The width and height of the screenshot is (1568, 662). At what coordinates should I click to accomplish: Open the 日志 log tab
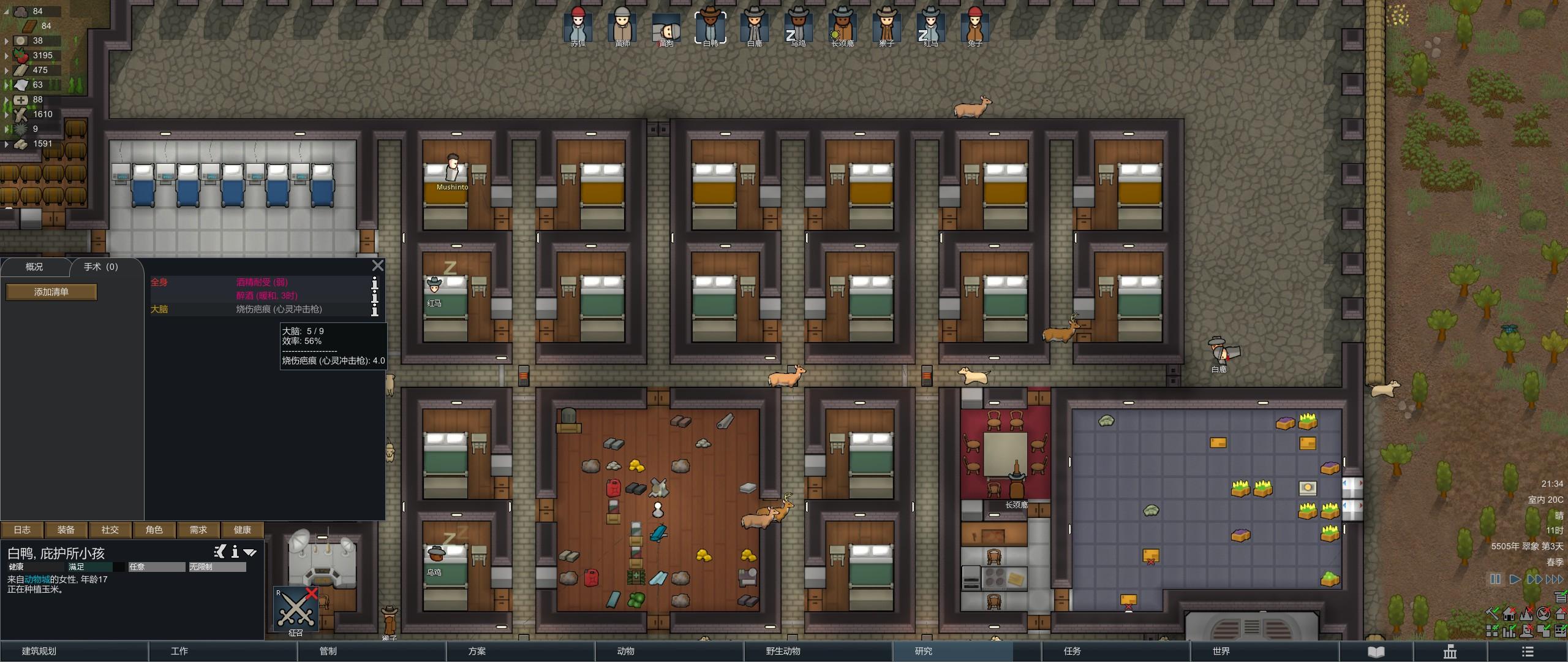pos(22,530)
